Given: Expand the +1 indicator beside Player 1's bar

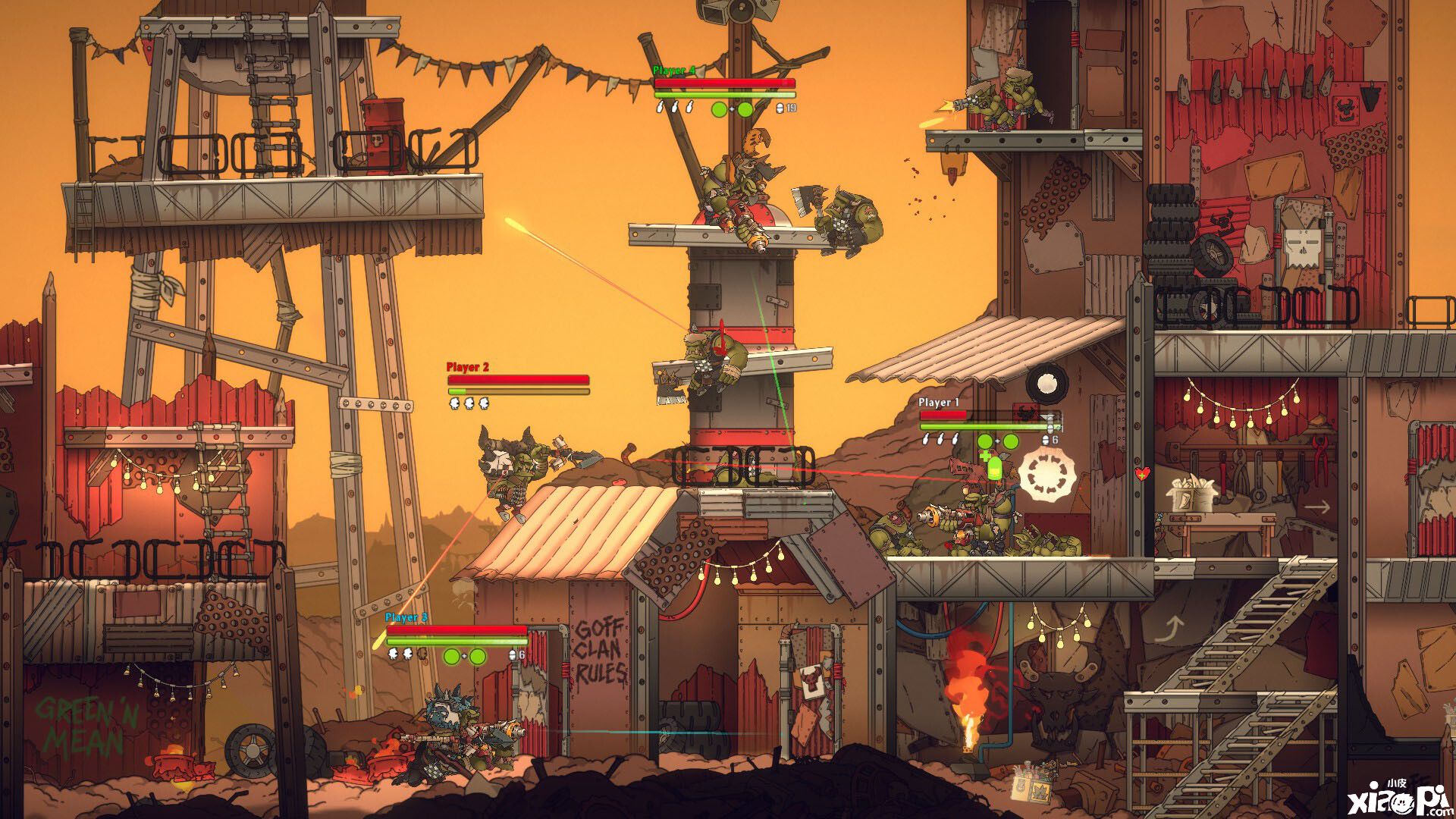Looking at the screenshot, I should pos(1057,427).
